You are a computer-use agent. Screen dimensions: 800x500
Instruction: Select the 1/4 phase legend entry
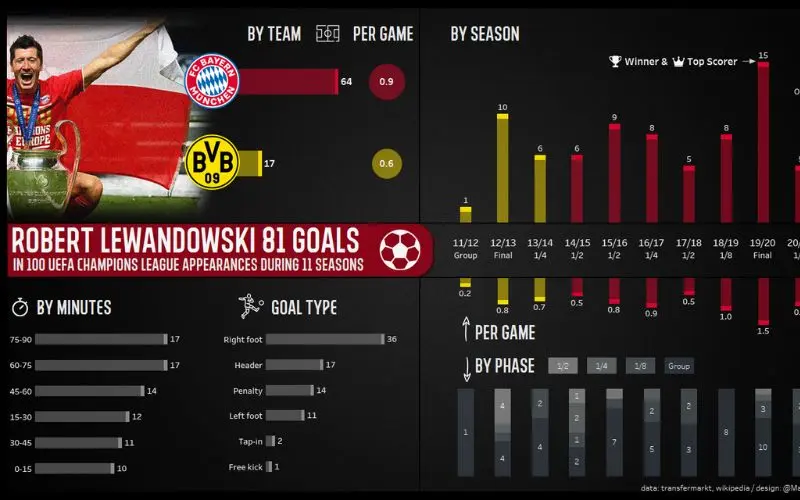pyautogui.click(x=601, y=366)
